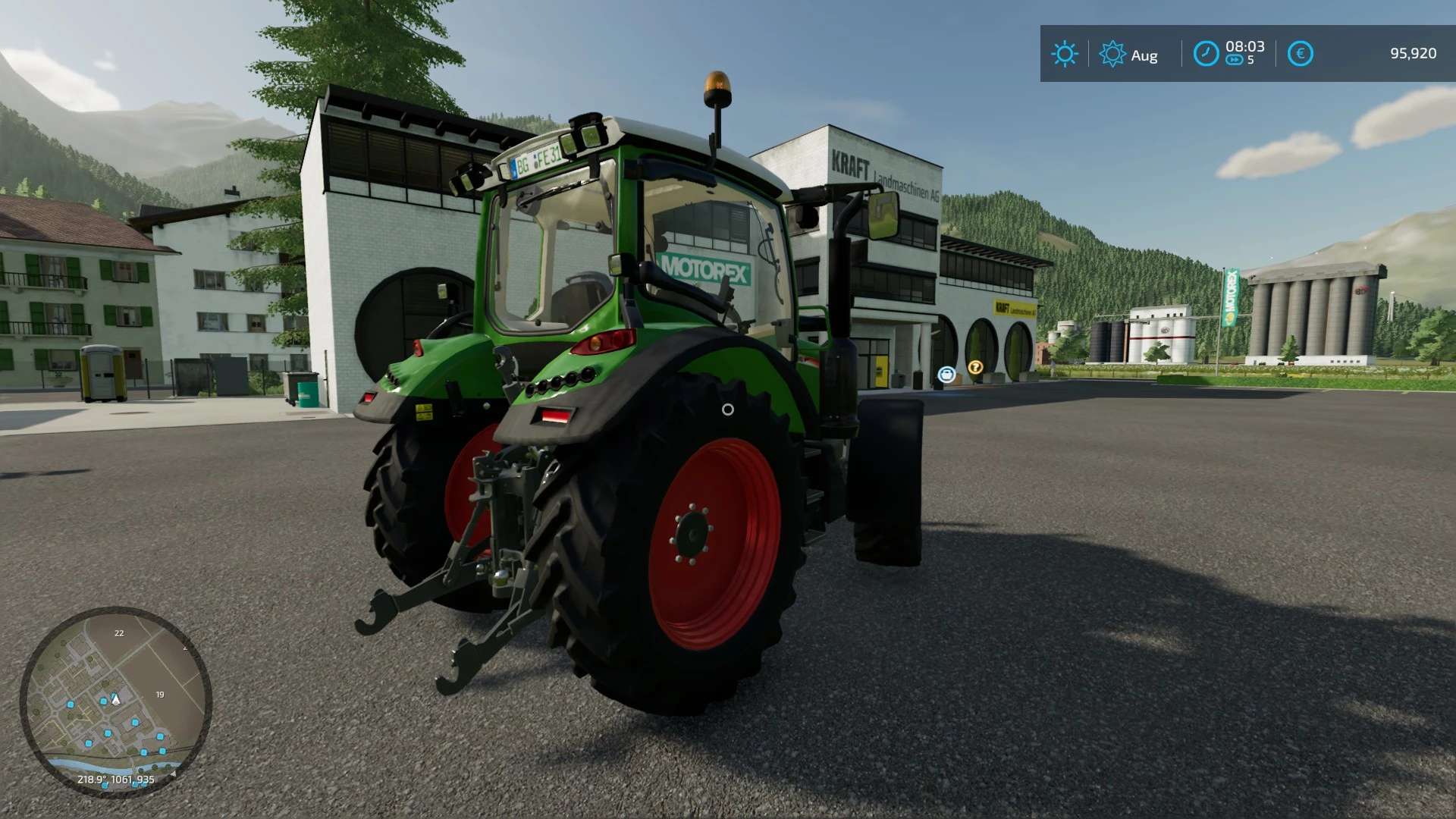Click the sunny weather forecast icon
The width and height of the screenshot is (1456, 819).
1064,54
